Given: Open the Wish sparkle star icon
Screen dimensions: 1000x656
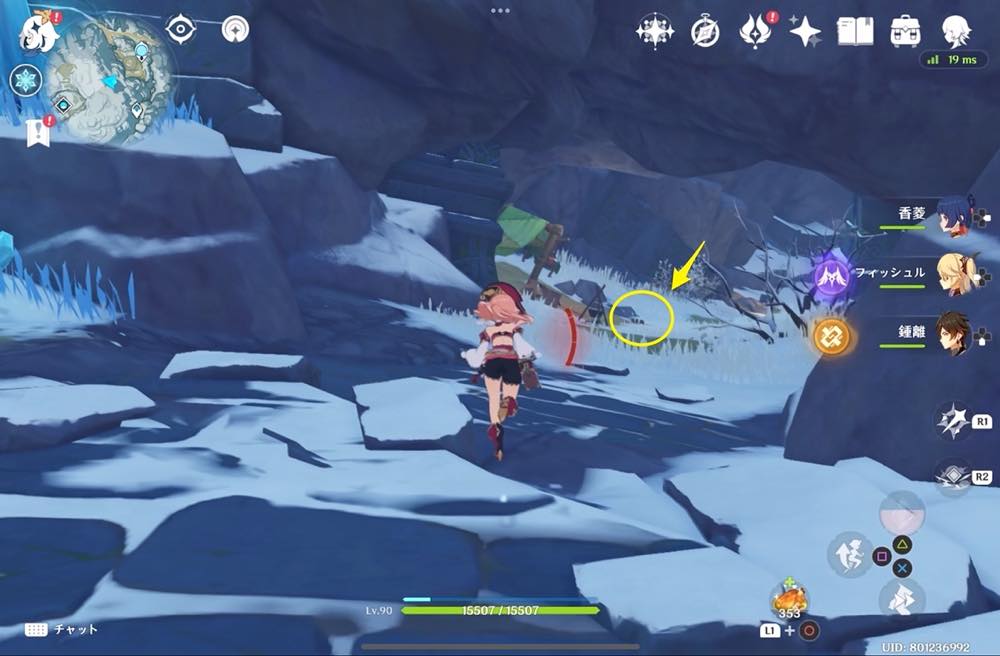Looking at the screenshot, I should (805, 32).
